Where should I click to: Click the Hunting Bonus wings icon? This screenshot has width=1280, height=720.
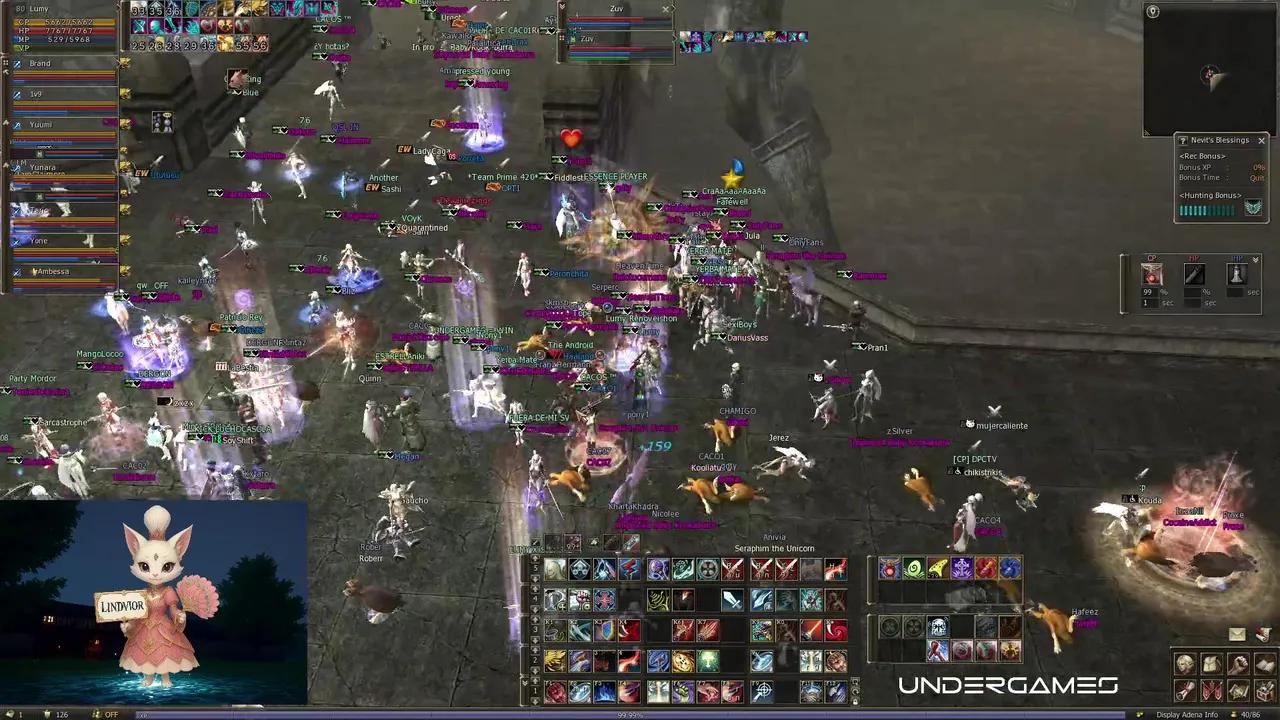click(1255, 207)
